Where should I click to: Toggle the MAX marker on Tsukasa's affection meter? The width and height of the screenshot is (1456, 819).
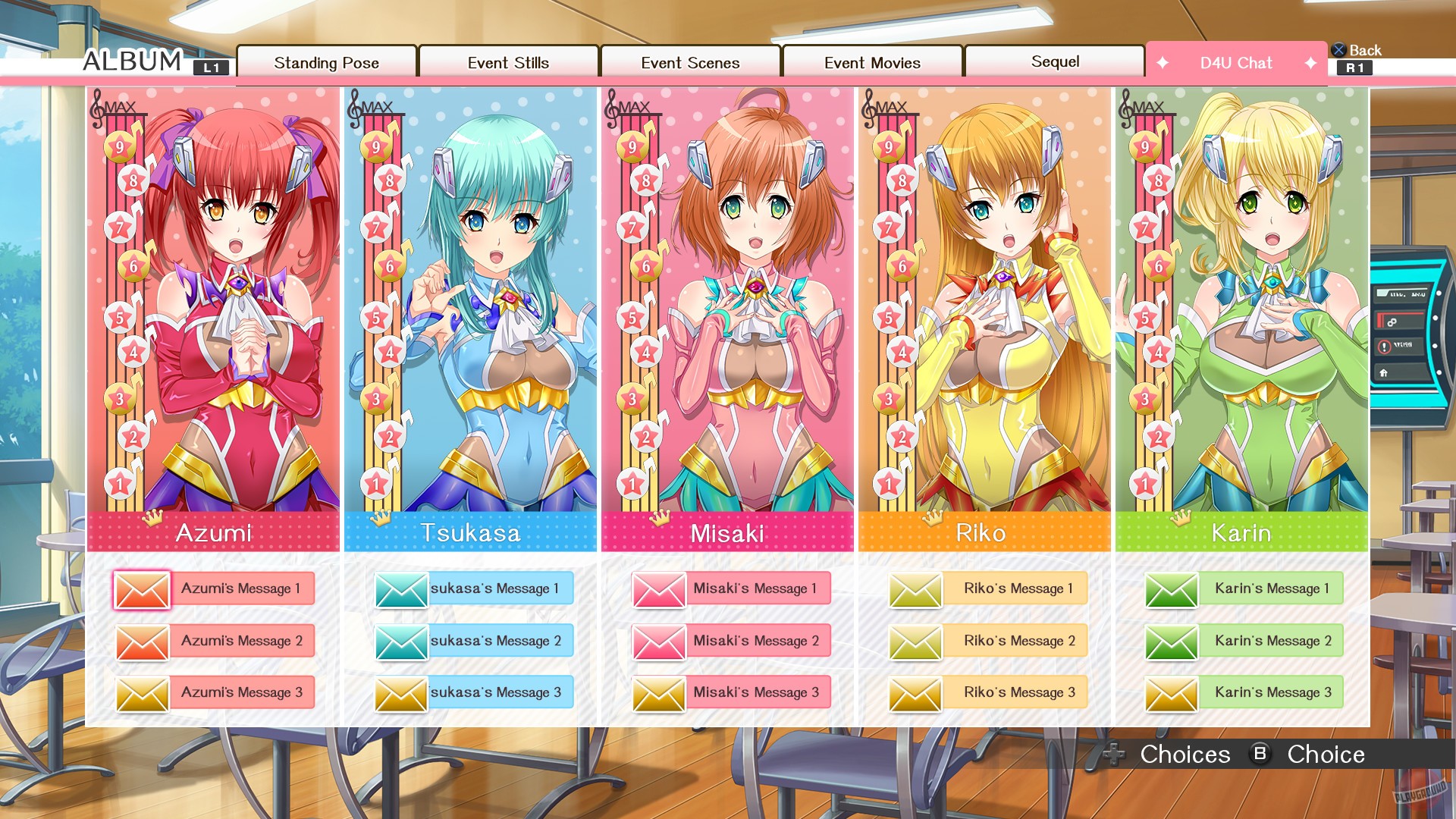[x=377, y=108]
